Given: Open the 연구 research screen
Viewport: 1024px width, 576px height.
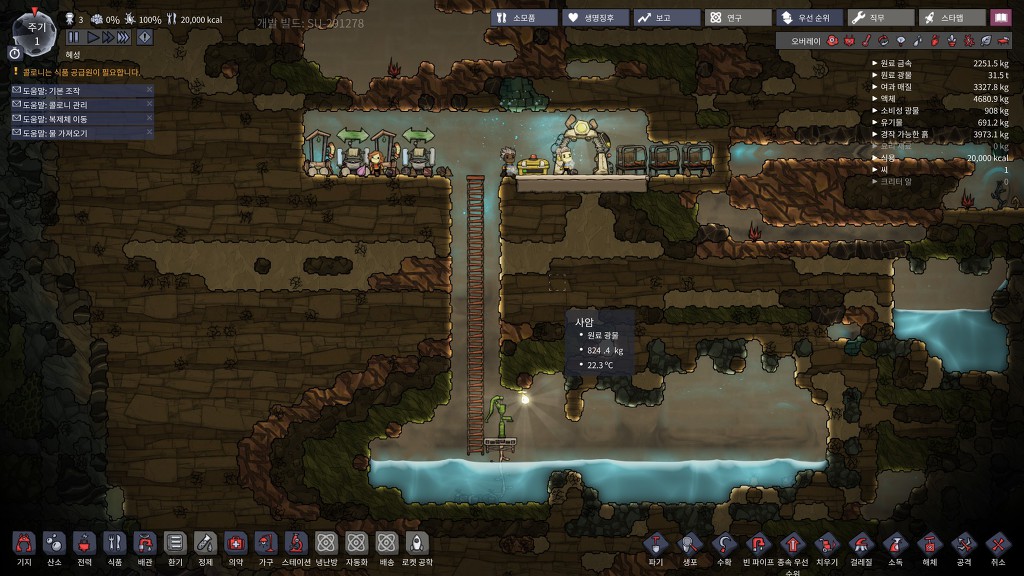Looking at the screenshot, I should [x=738, y=17].
